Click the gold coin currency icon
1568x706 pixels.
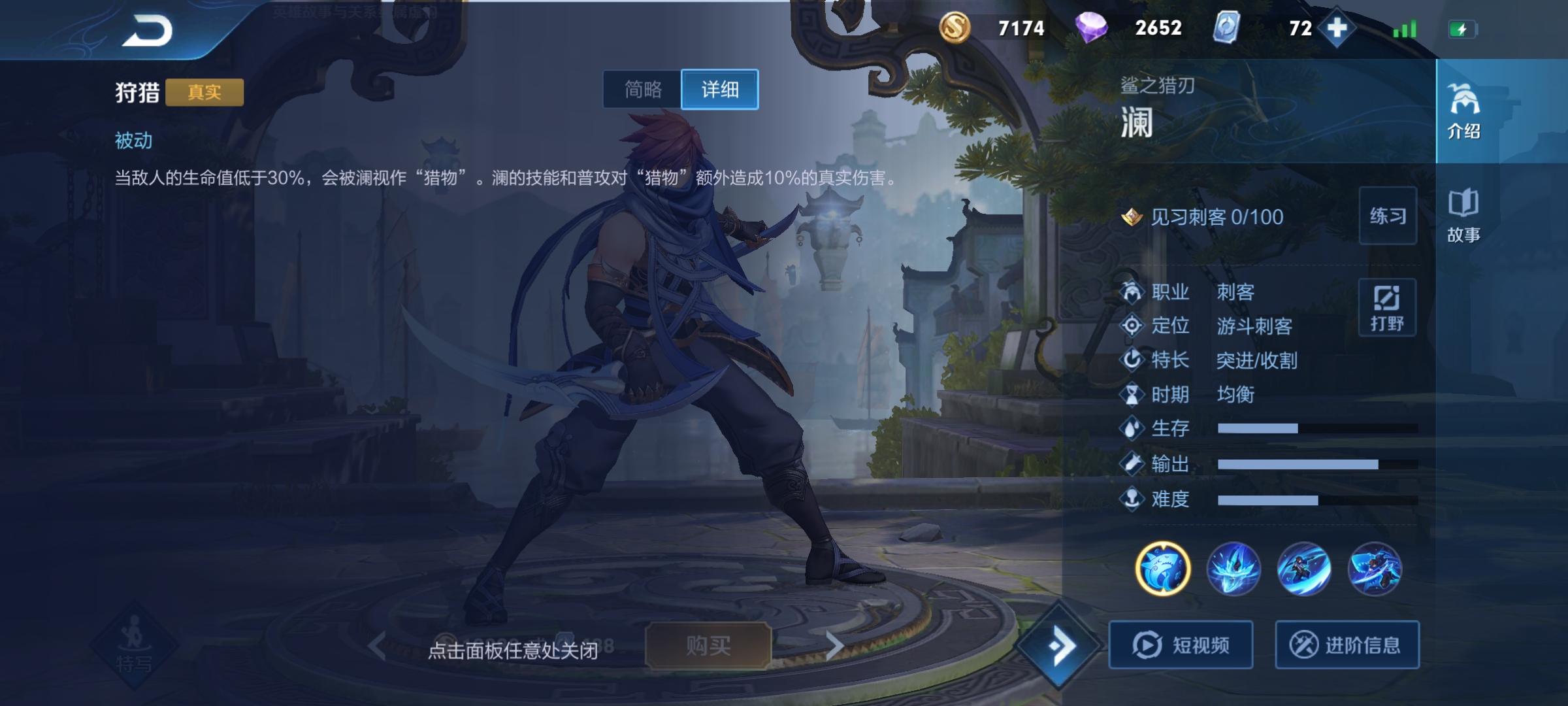click(955, 28)
